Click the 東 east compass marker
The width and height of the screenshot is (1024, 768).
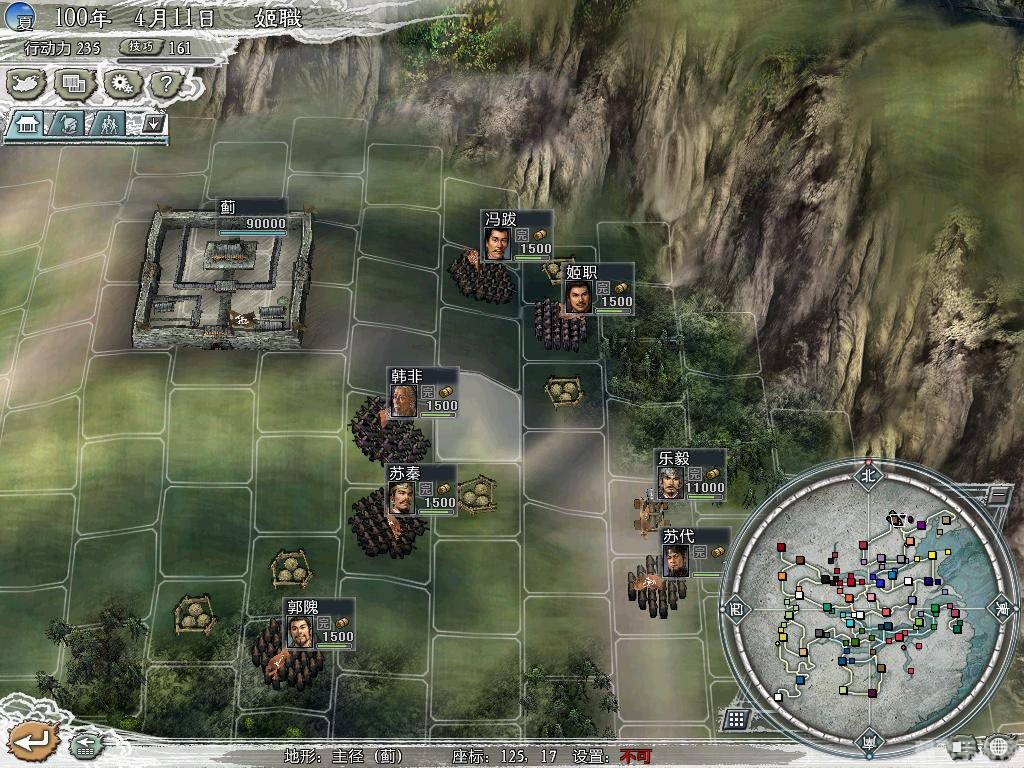(x=999, y=608)
